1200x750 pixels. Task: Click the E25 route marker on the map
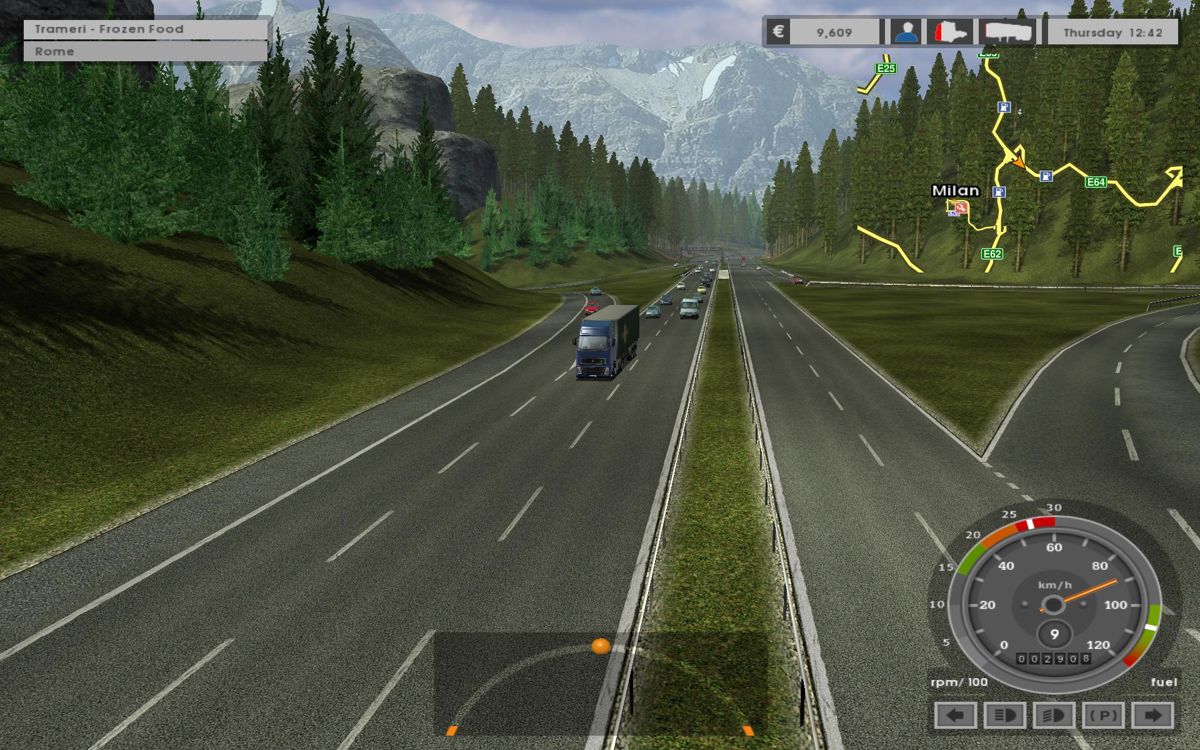point(885,68)
